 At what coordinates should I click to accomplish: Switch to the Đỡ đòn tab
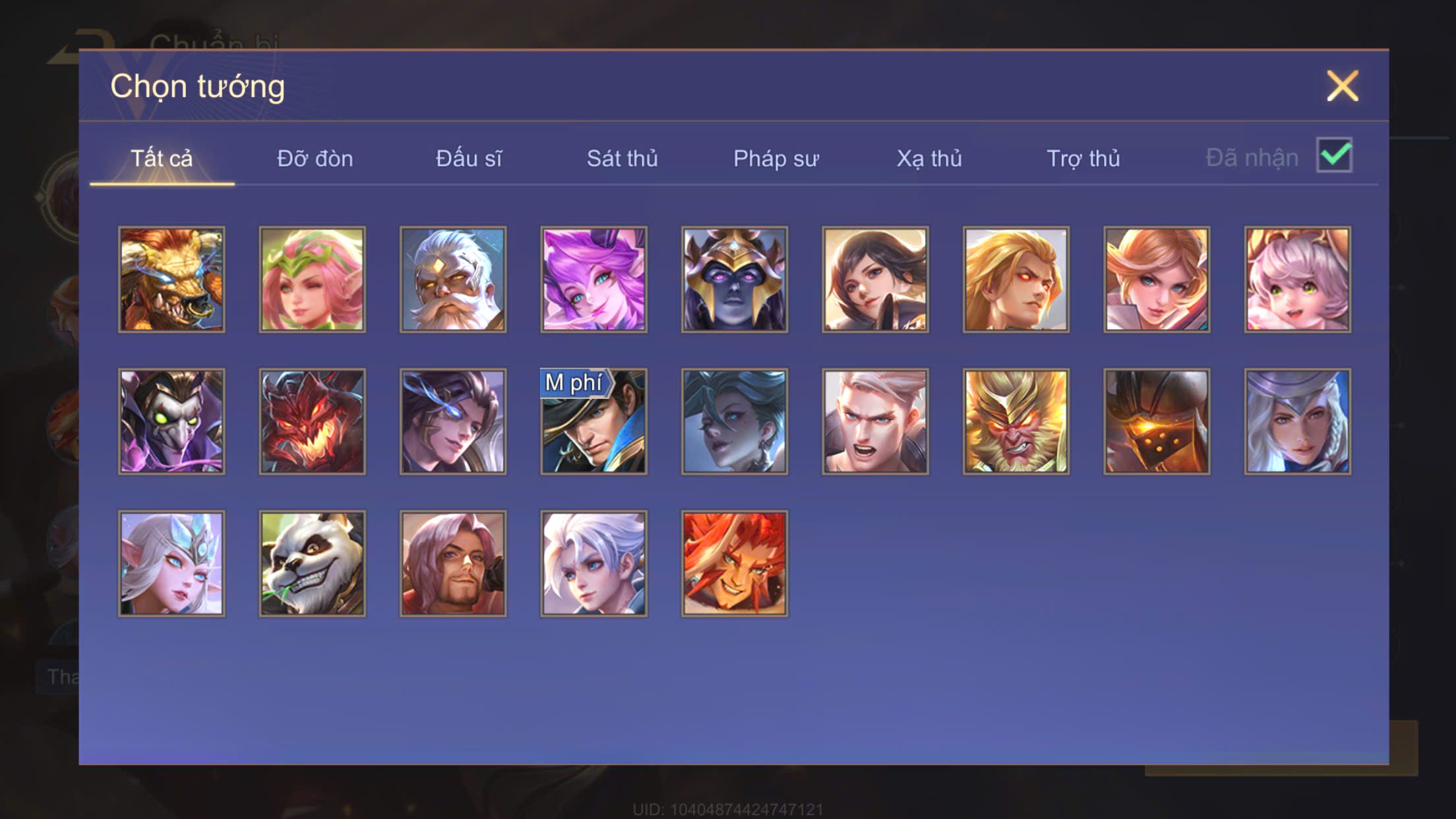click(x=315, y=159)
